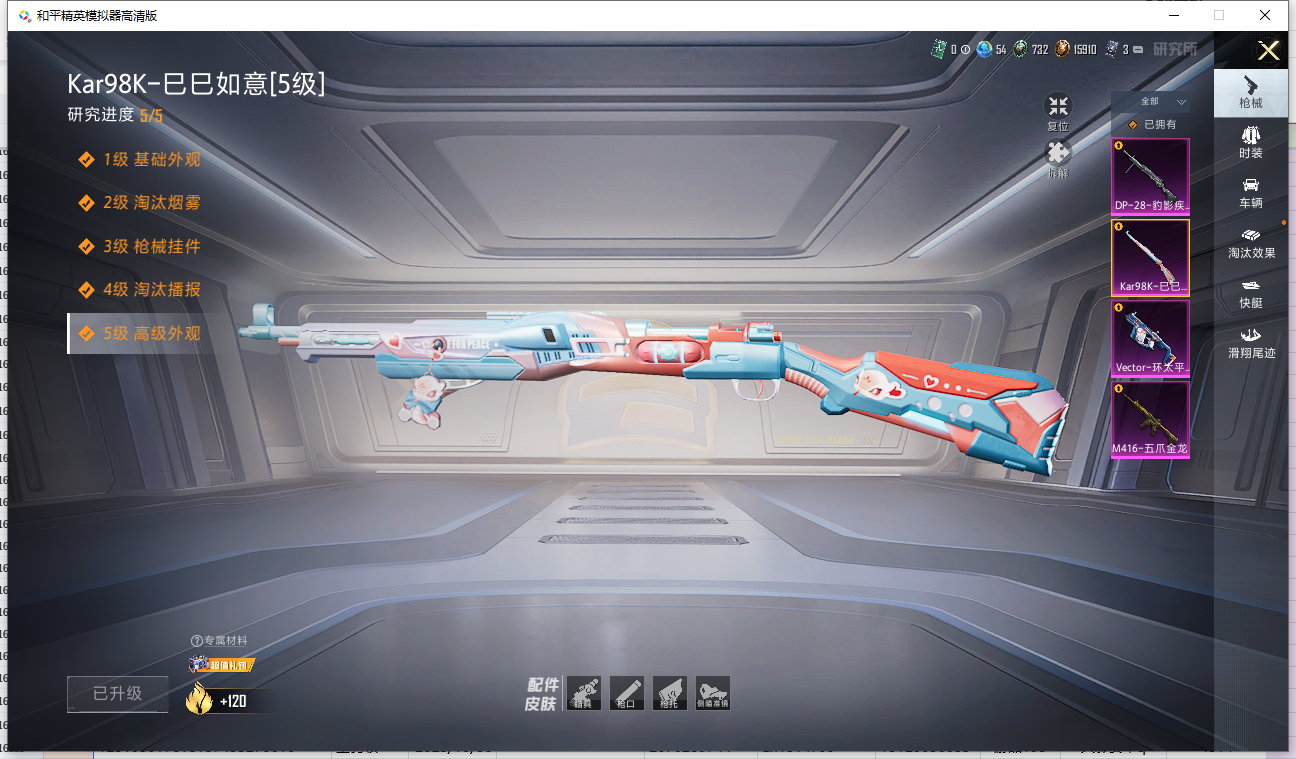Choose the 2级 淘汰烟雾 level entry

click(x=151, y=202)
